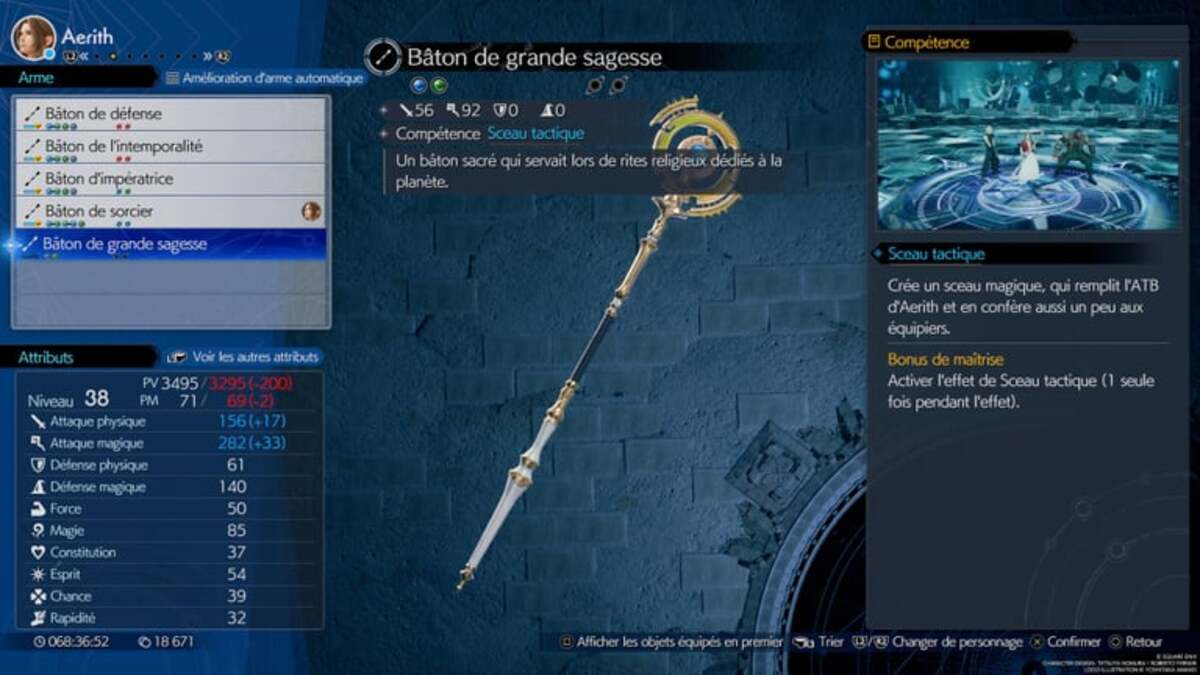Choose Bâton de l'intemporalité from list
Screen dimensions: 1200x675
pos(170,147)
